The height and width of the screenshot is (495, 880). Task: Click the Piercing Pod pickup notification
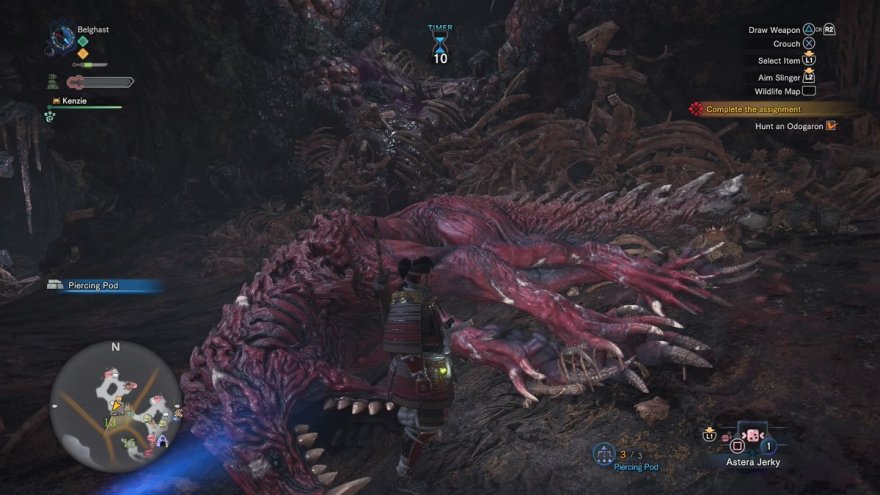click(x=100, y=285)
